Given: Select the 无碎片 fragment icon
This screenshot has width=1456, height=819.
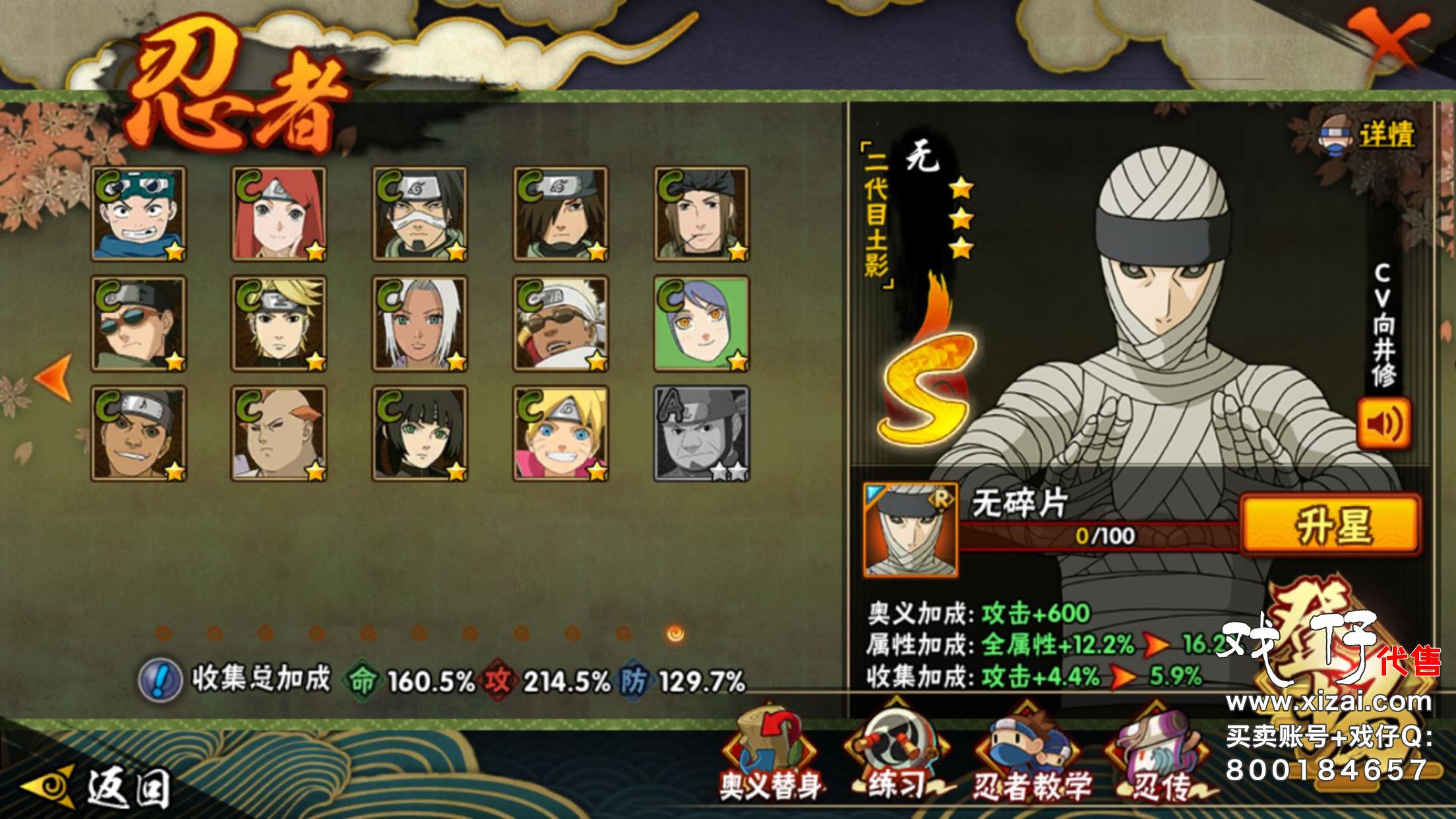Looking at the screenshot, I should (910, 530).
